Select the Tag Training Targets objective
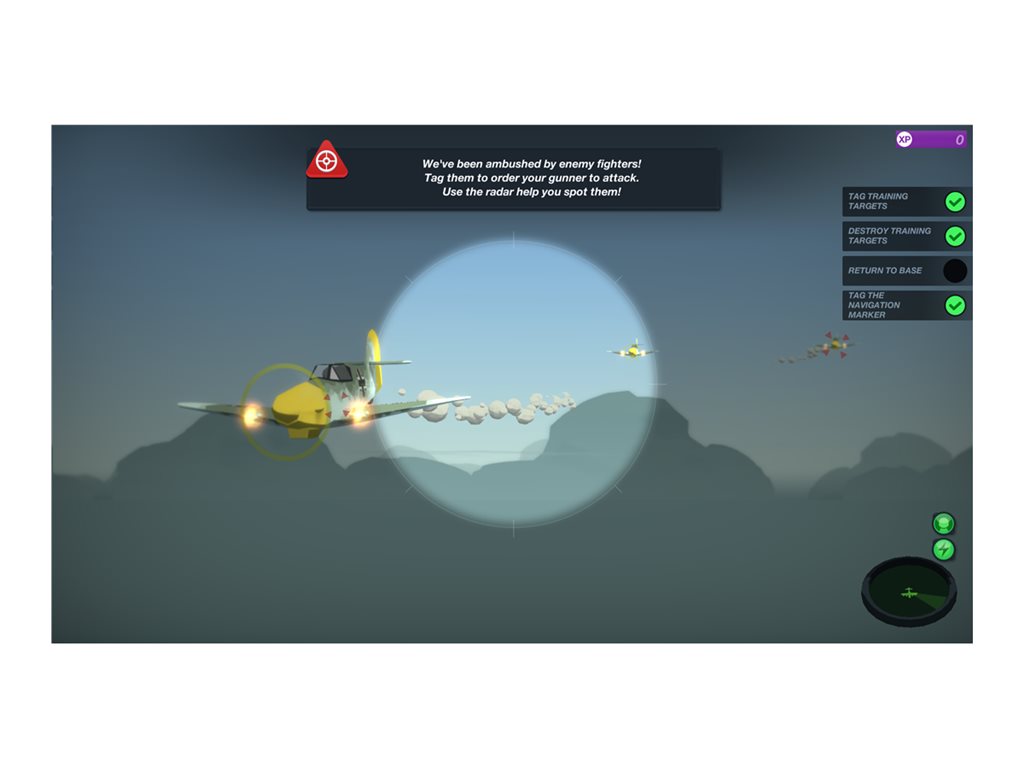The height and width of the screenshot is (768, 1024). 906,202
